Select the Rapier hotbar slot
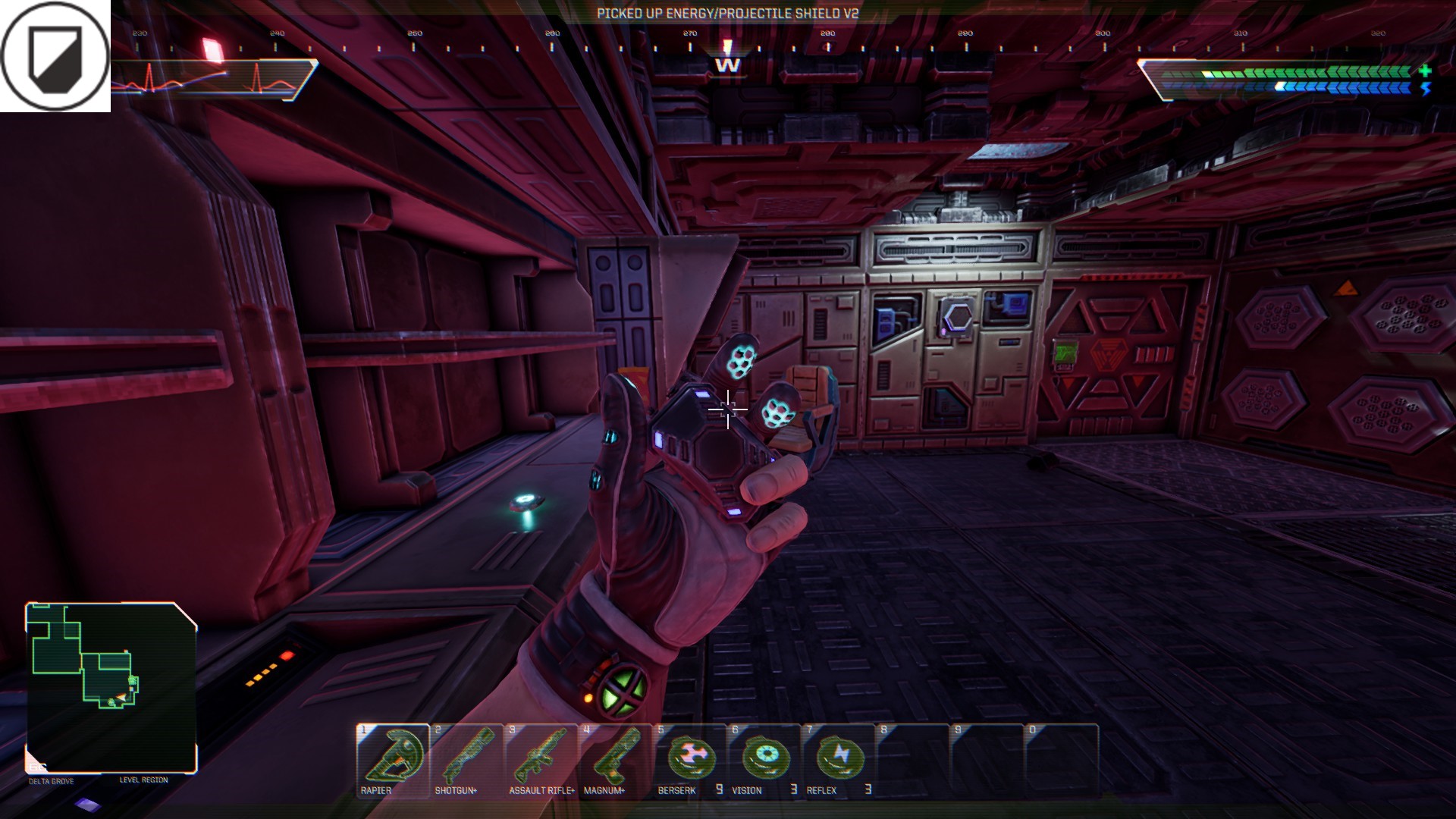The width and height of the screenshot is (1456, 819). click(x=393, y=760)
